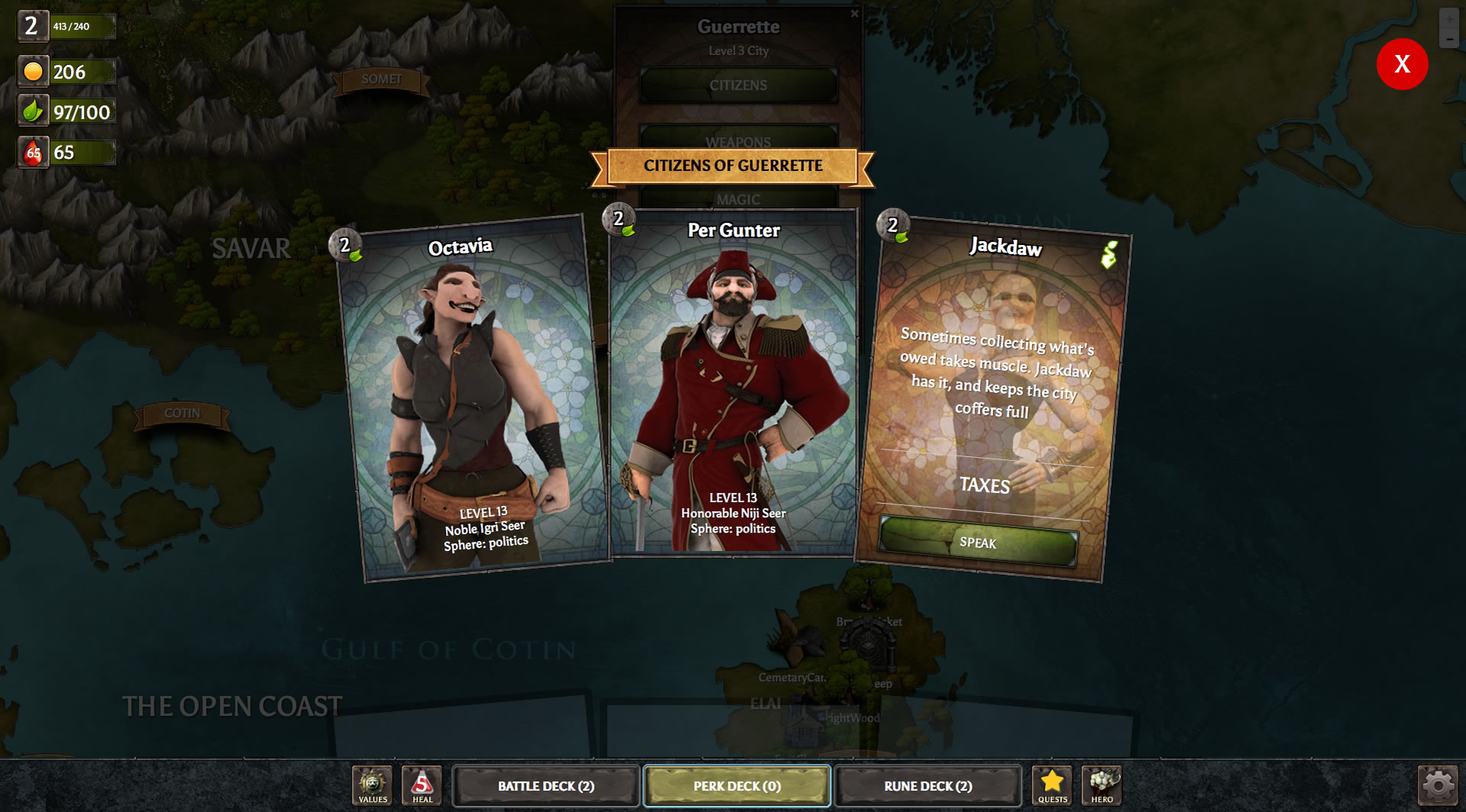Open the Rune Deck
The height and width of the screenshot is (812, 1466).
click(928, 786)
